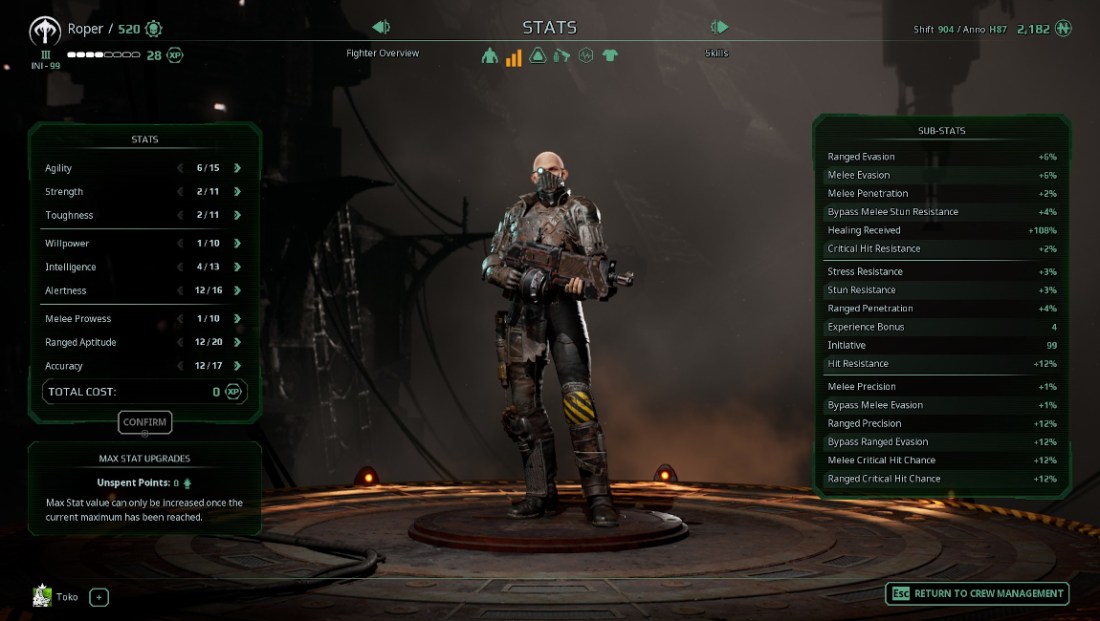The height and width of the screenshot is (621, 1100).
Task: Click Return to Crew Management button
Action: pos(976,593)
